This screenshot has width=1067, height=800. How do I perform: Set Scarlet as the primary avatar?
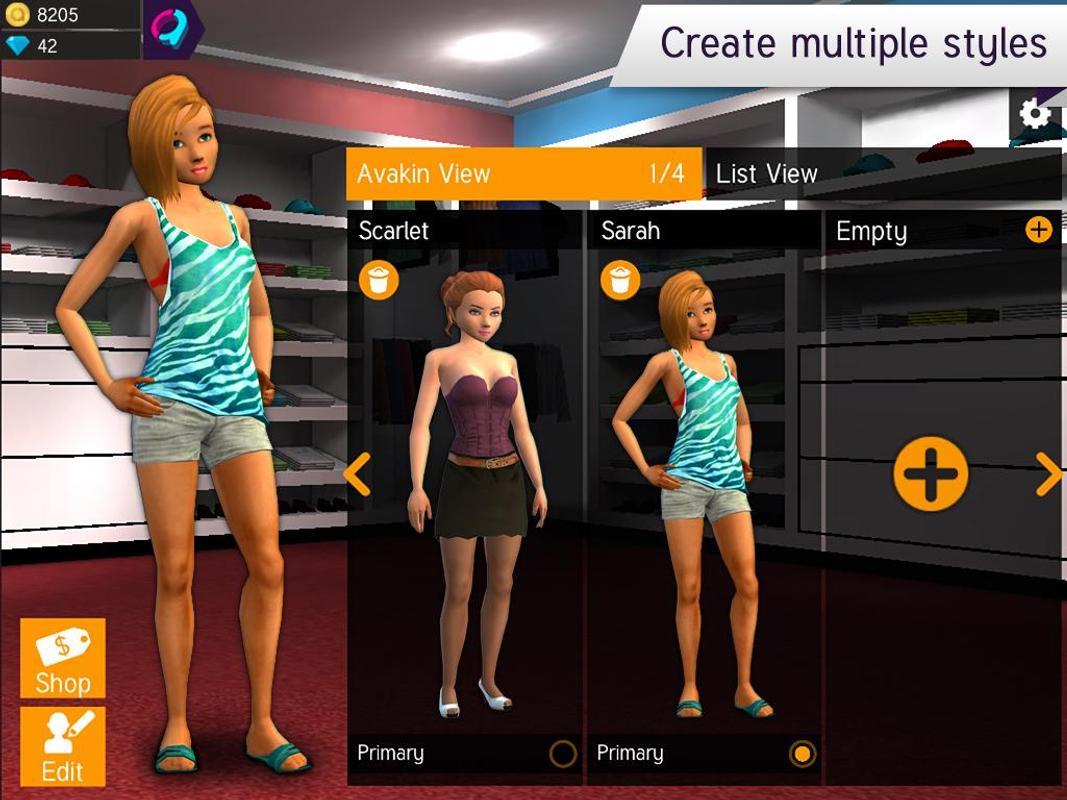tap(563, 754)
